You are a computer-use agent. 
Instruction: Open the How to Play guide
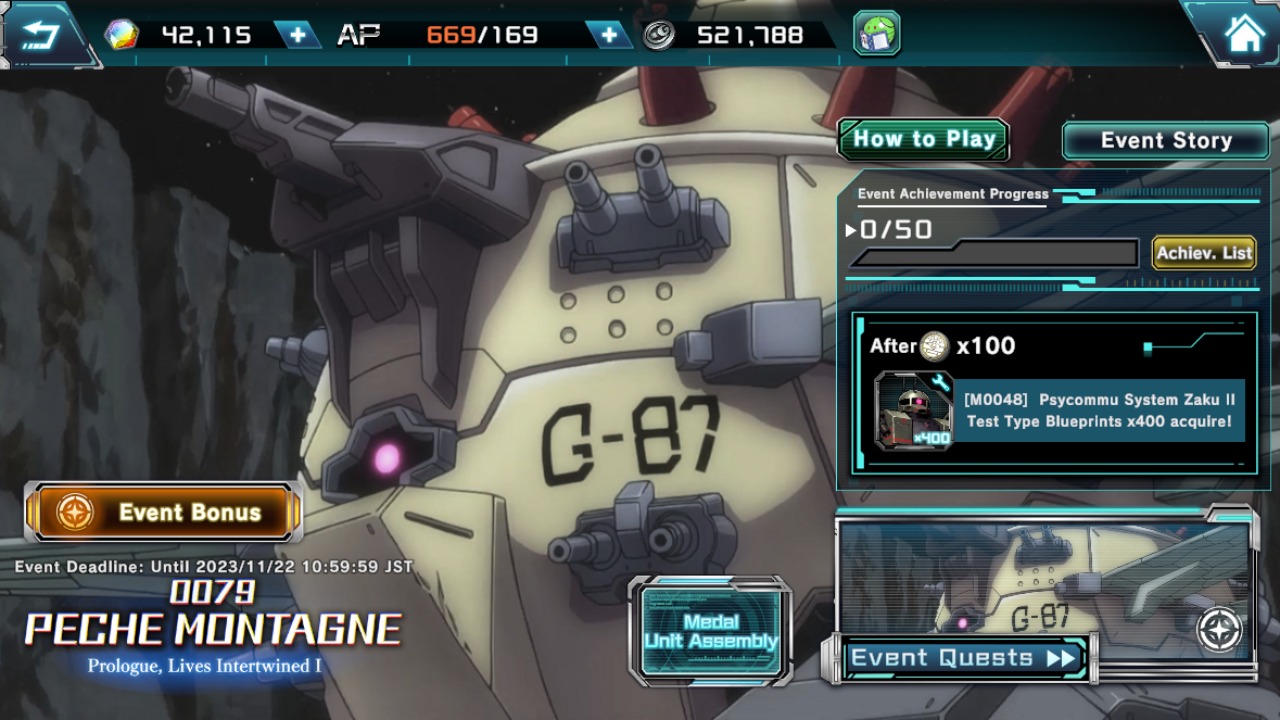point(923,140)
